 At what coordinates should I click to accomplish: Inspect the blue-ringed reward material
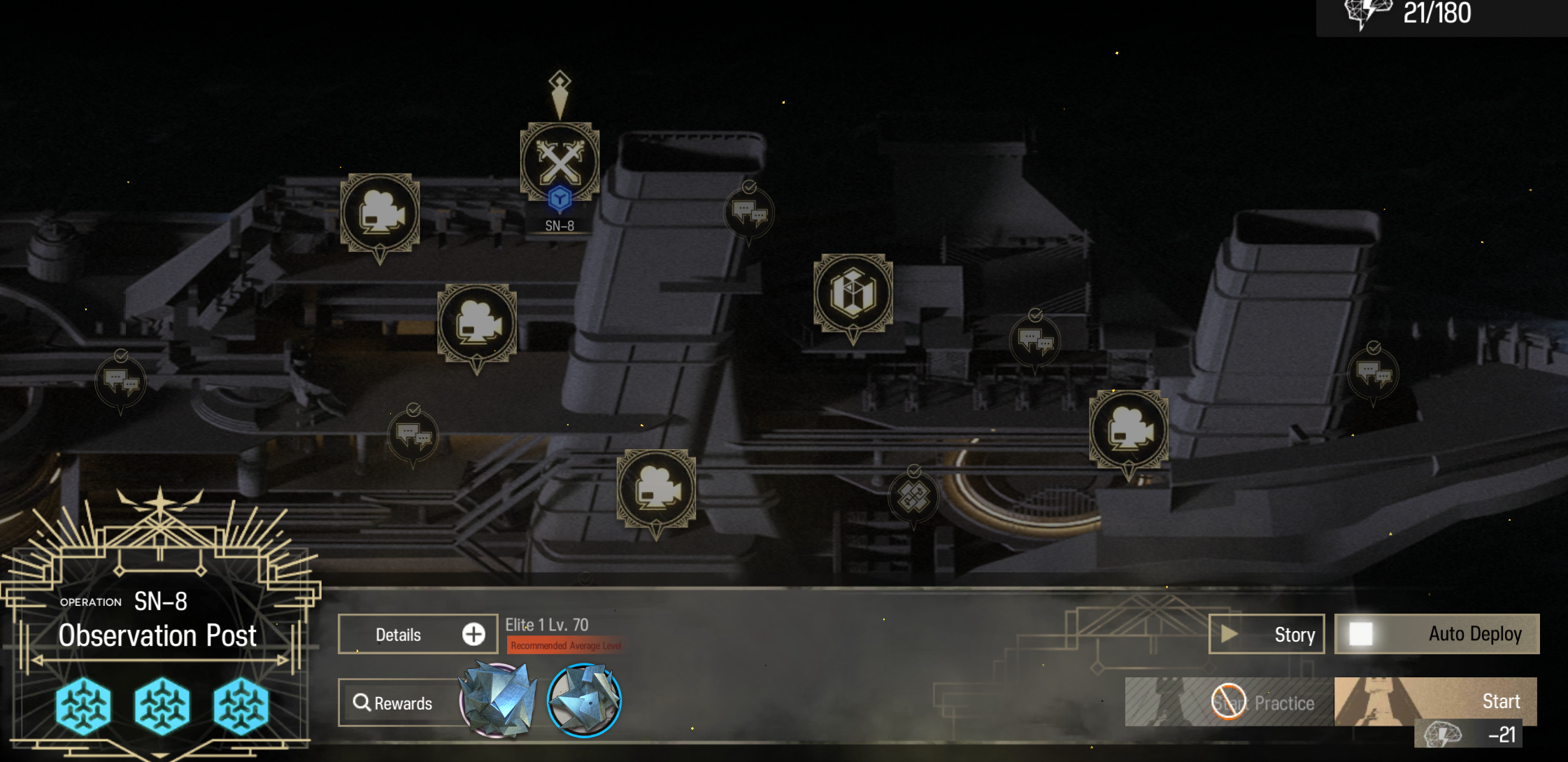pyautogui.click(x=584, y=700)
